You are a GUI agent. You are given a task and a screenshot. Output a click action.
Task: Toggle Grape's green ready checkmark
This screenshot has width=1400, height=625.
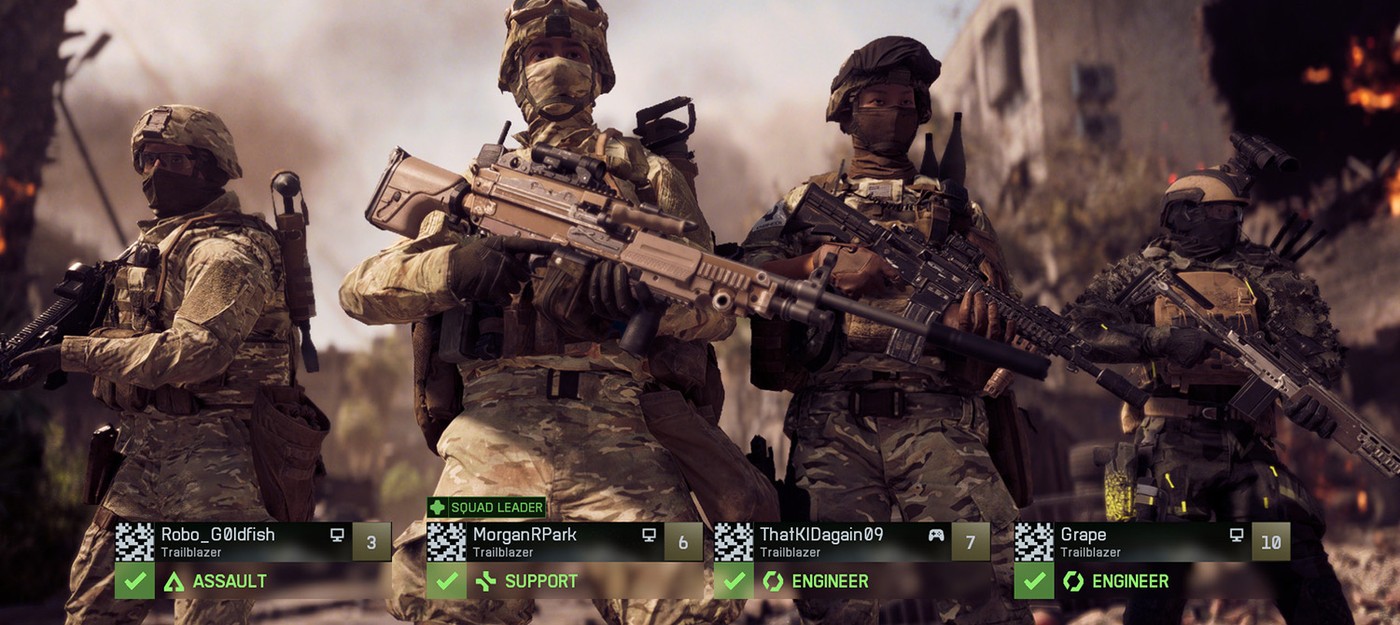point(1034,581)
